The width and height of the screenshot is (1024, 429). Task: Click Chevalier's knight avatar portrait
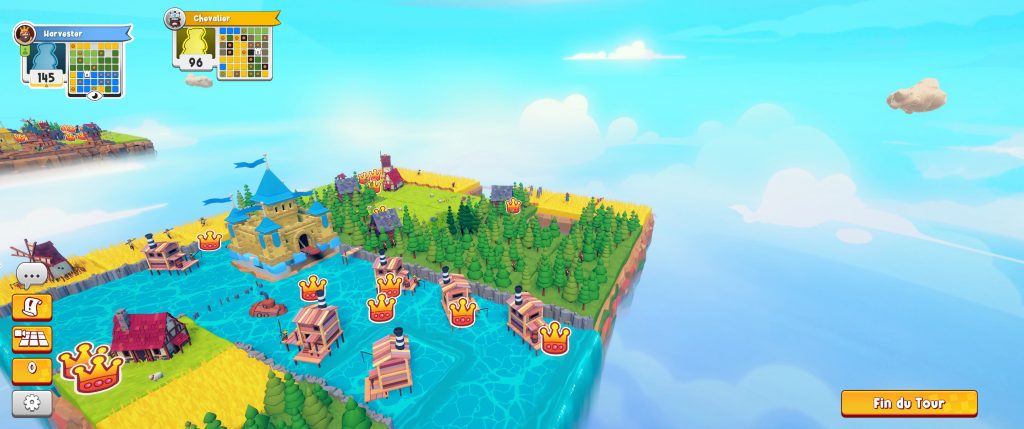point(175,18)
